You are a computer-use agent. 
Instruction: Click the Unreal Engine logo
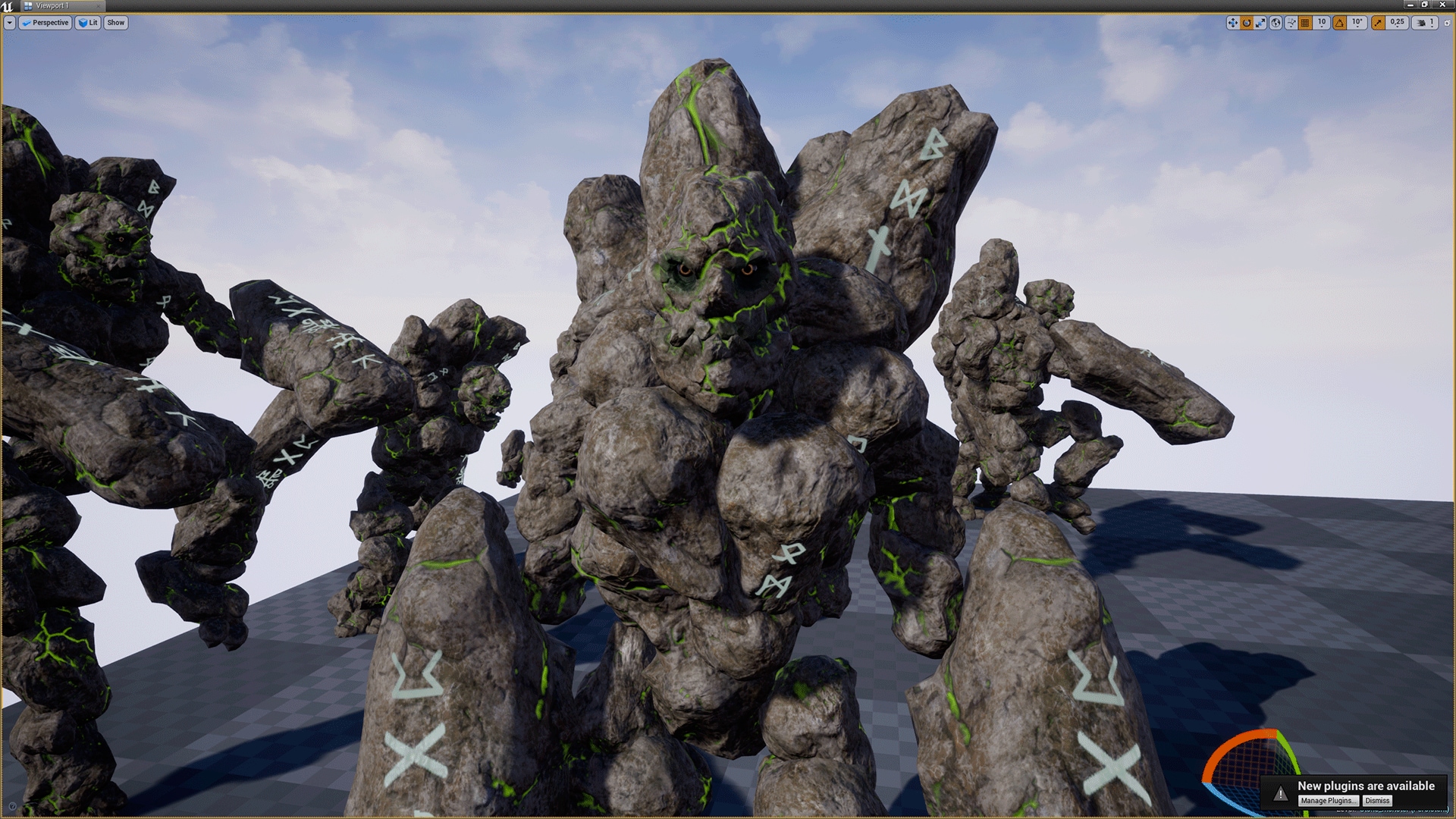[x=8, y=5]
